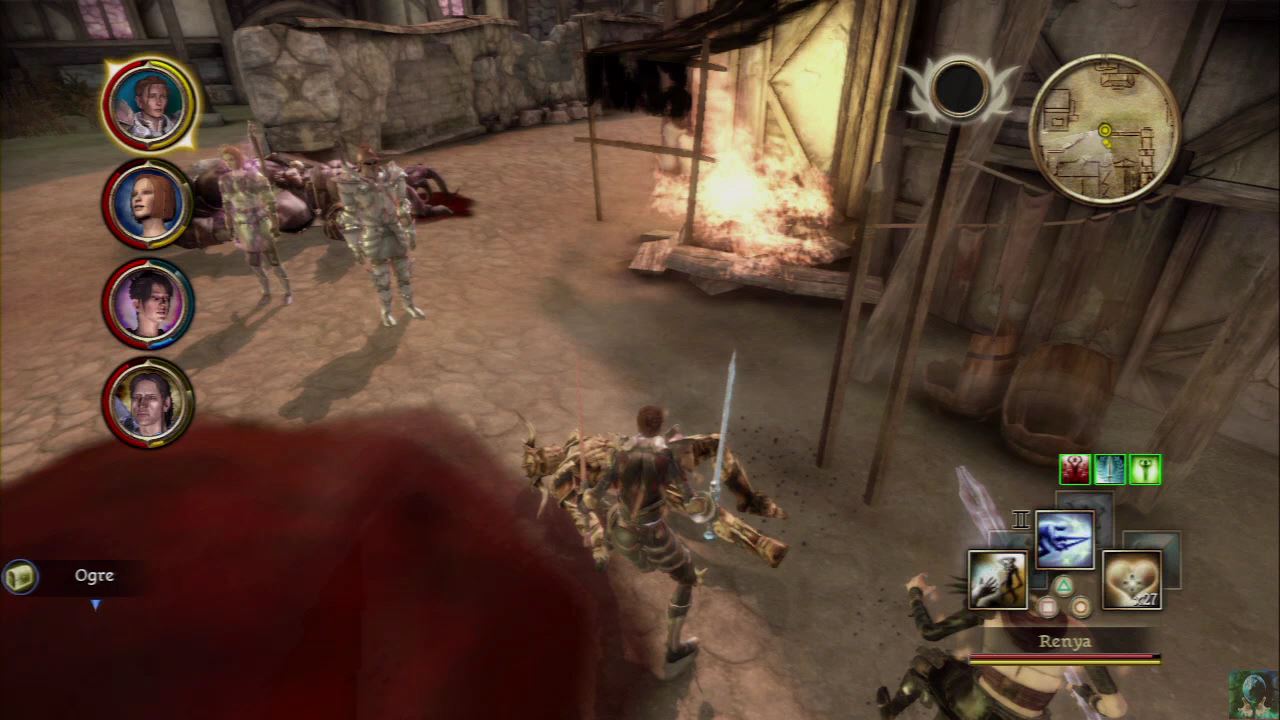Click the globe-in-hands corner overlay icon
The image size is (1280, 720).
1253,693
